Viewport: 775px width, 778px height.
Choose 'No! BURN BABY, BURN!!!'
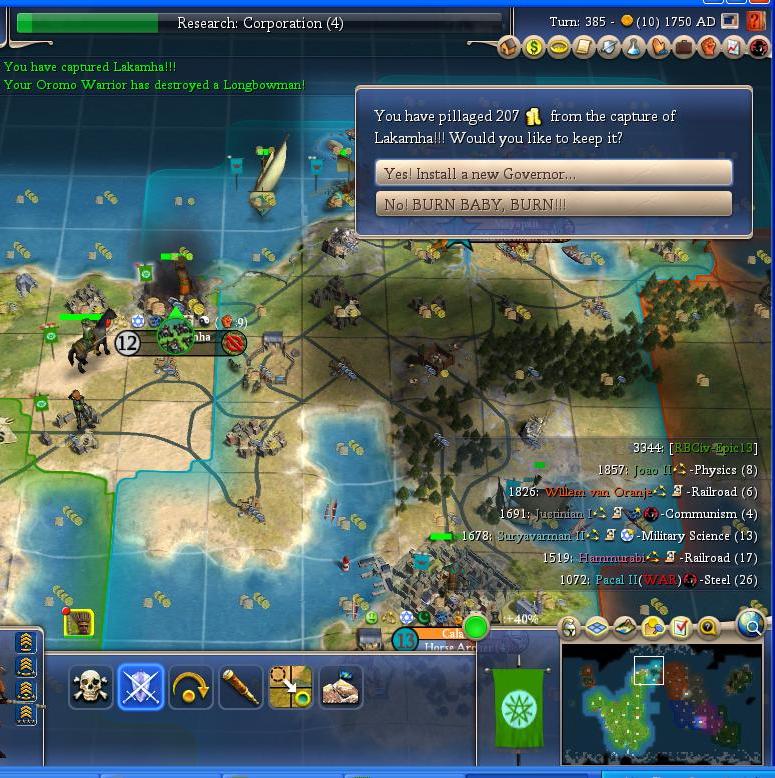point(553,204)
